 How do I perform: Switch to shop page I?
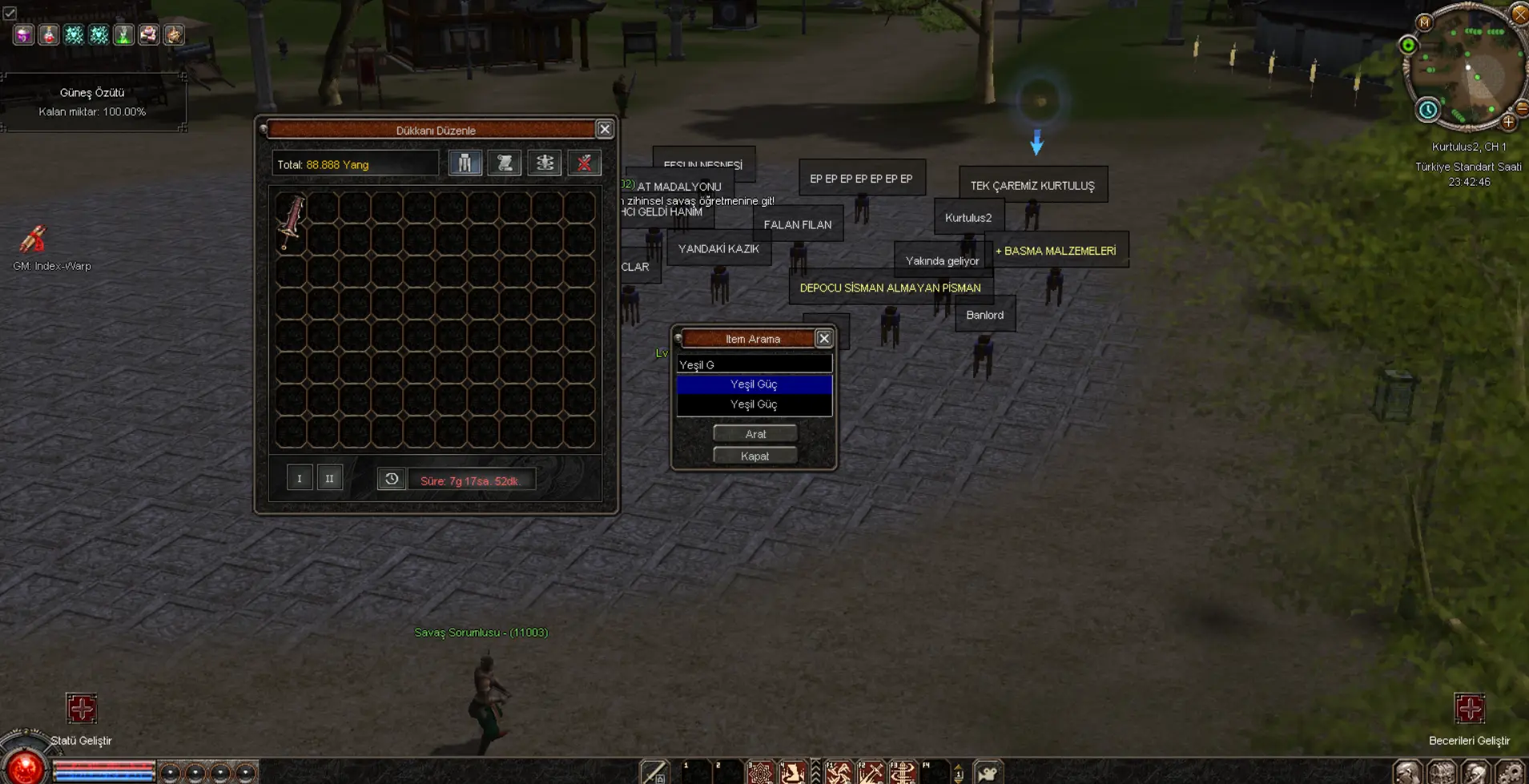pyautogui.click(x=300, y=479)
